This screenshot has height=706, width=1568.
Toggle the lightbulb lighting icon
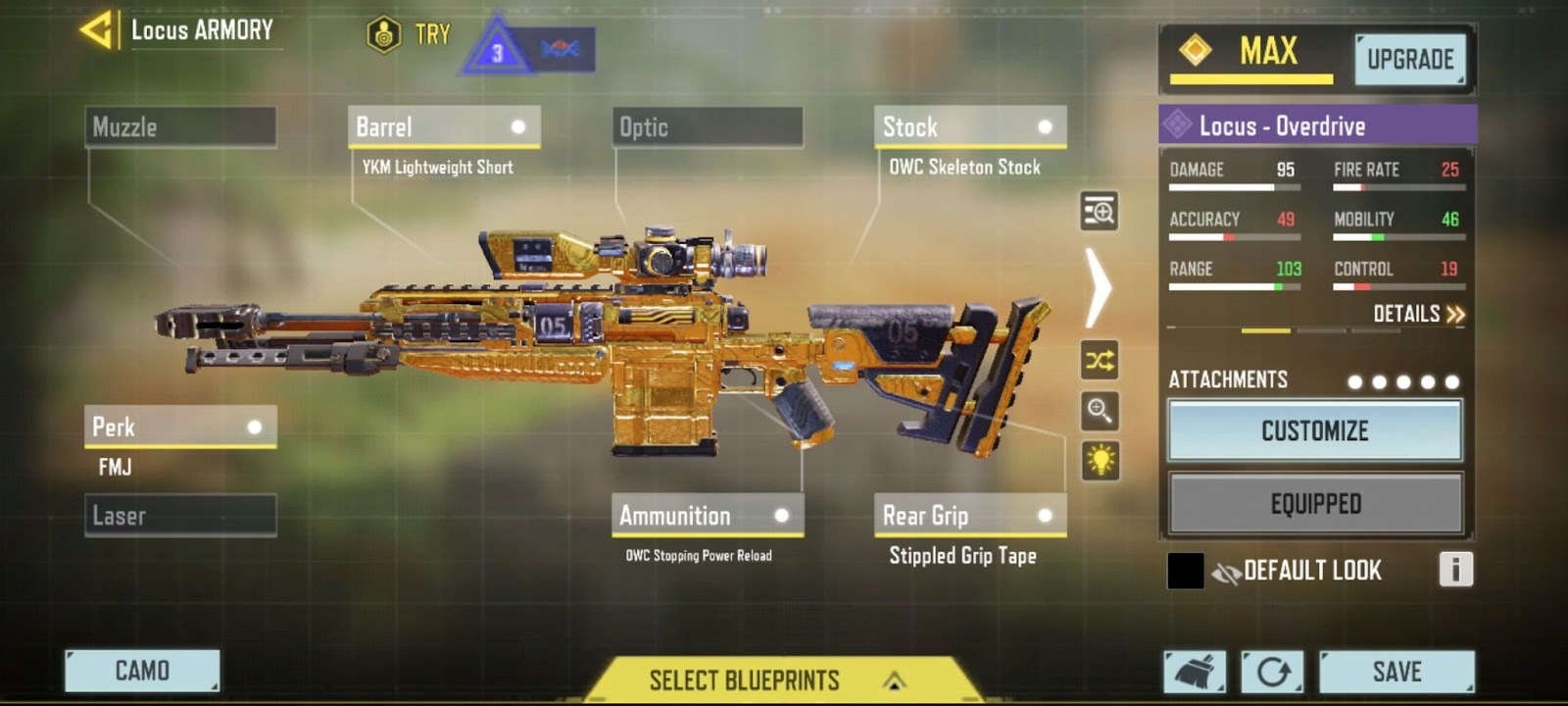[x=1100, y=460]
